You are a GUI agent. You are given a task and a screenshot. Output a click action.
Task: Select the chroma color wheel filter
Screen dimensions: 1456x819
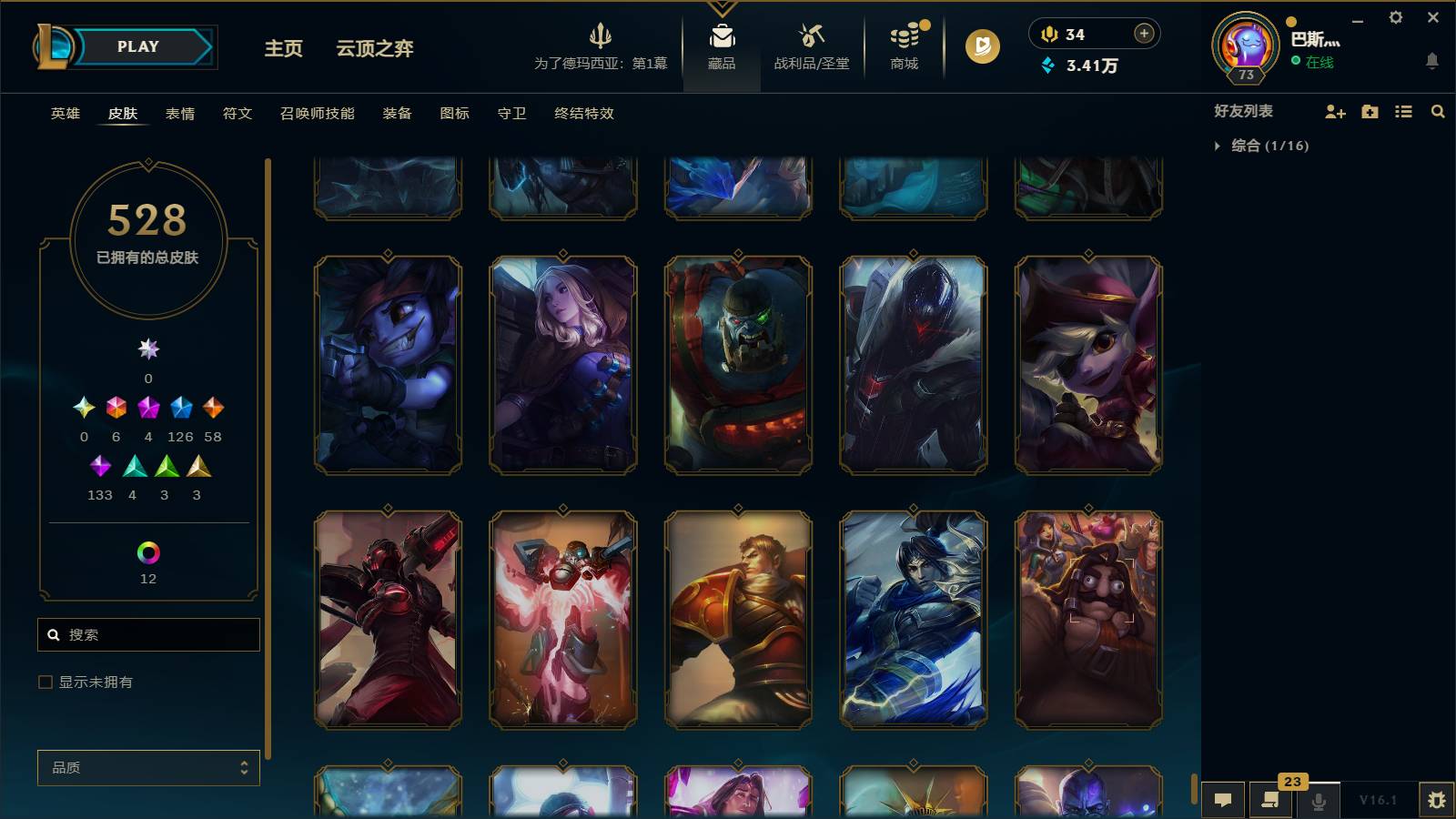click(148, 552)
